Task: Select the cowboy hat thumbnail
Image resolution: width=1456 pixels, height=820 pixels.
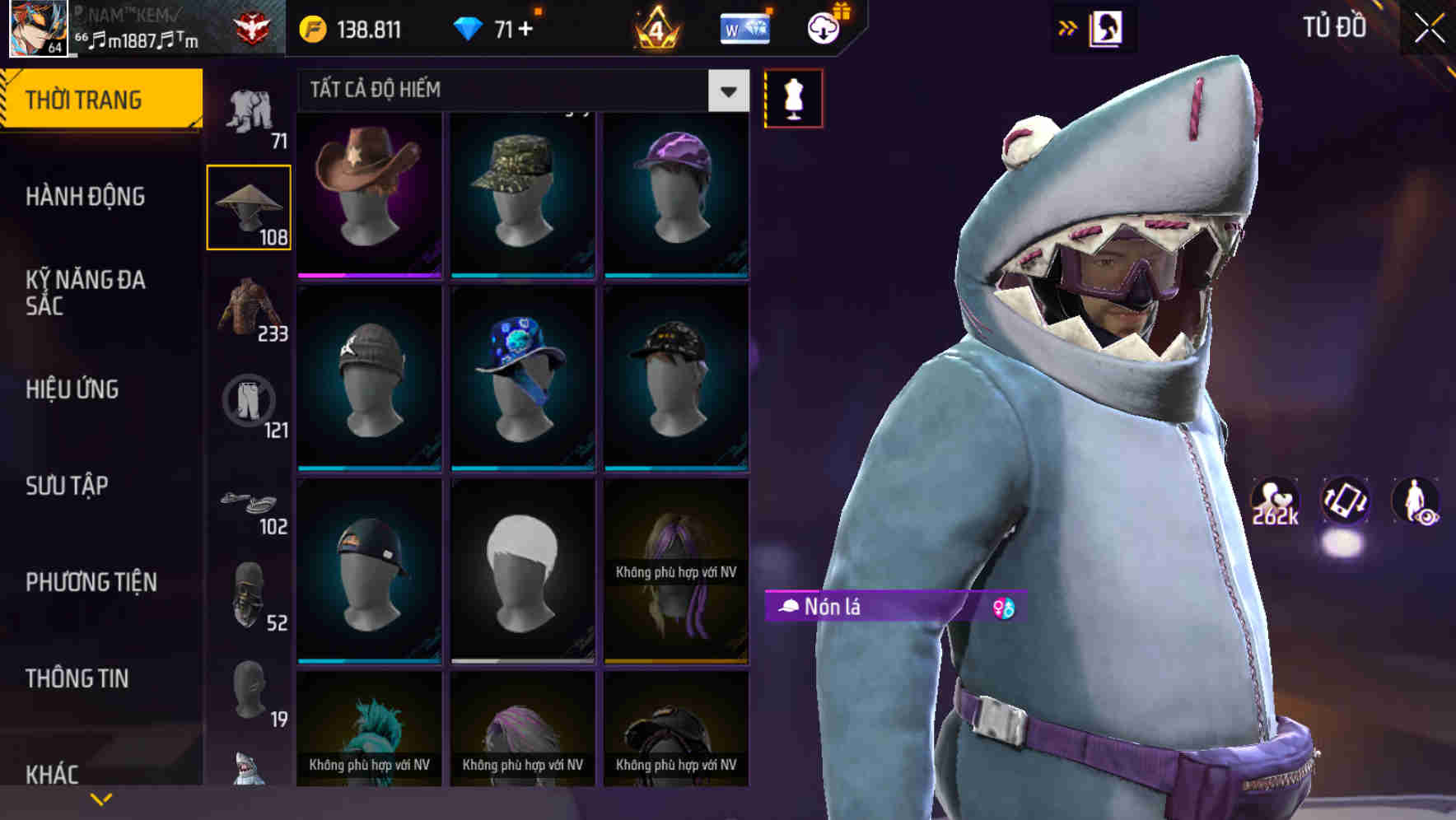Action: coord(369,191)
